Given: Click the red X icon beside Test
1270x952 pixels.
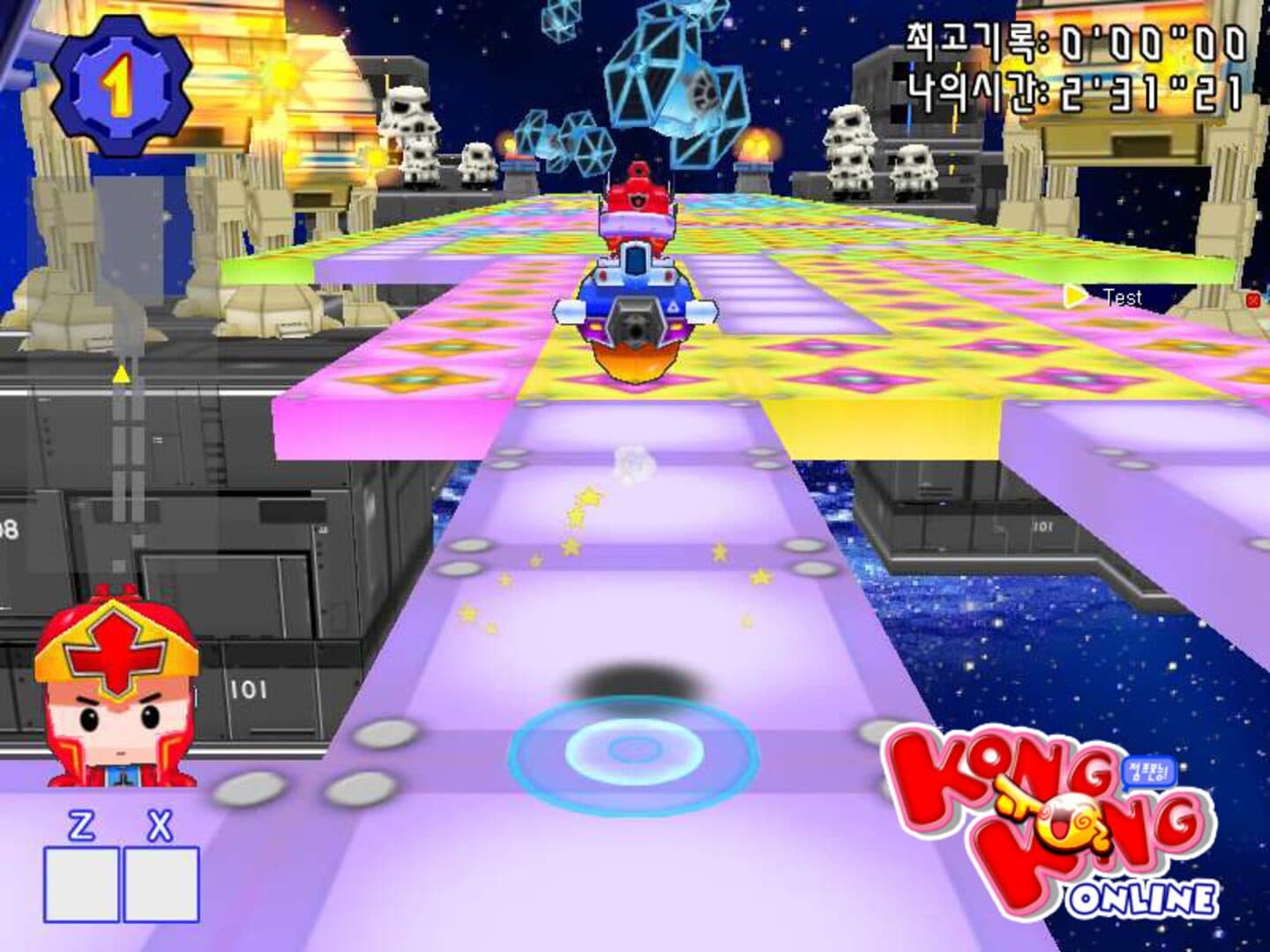Looking at the screenshot, I should tap(1252, 300).
